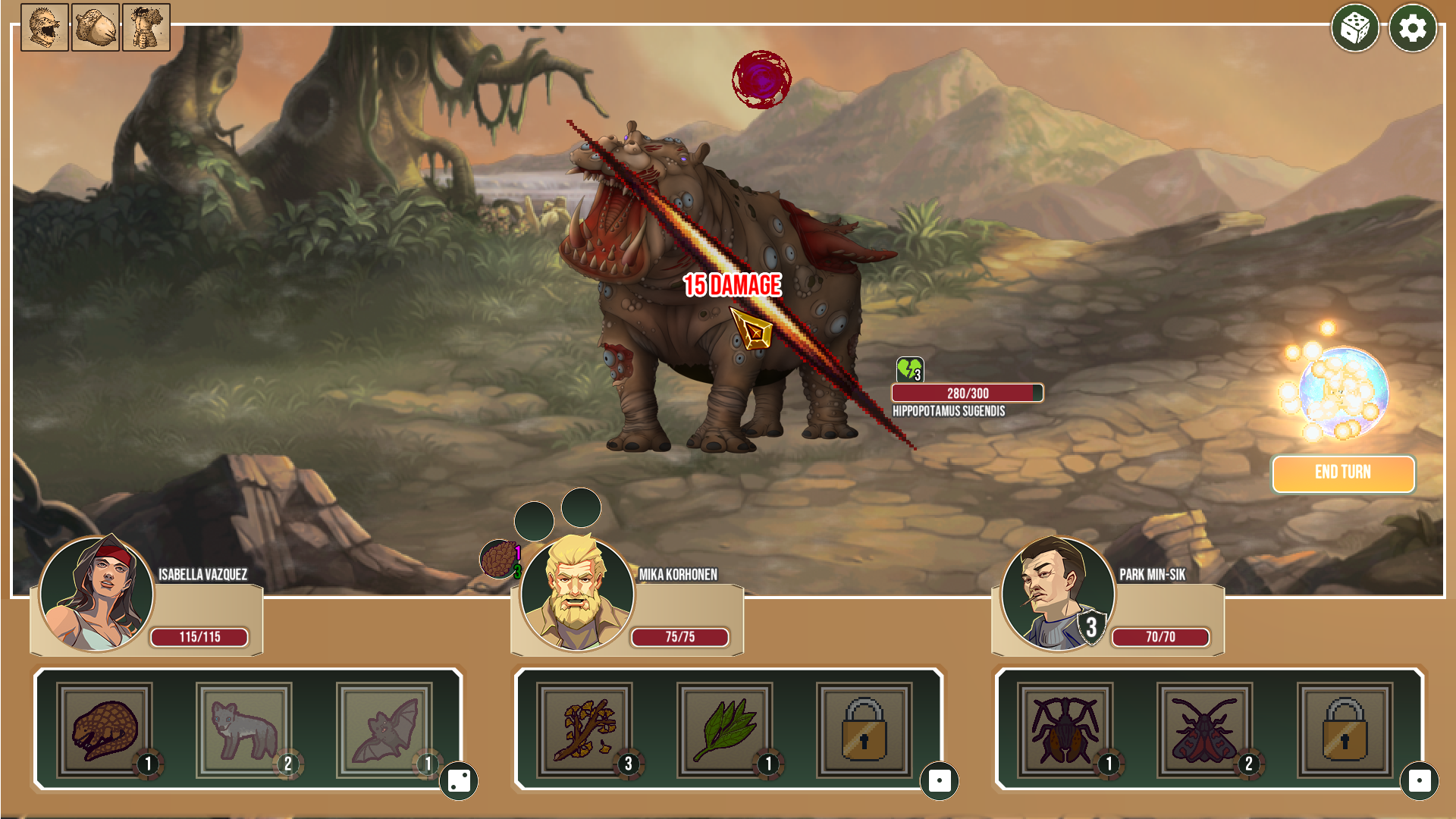Viewport: 1456px width, 819px height.
Task: Check the hippopotamus broken heart status icon
Action: (909, 369)
